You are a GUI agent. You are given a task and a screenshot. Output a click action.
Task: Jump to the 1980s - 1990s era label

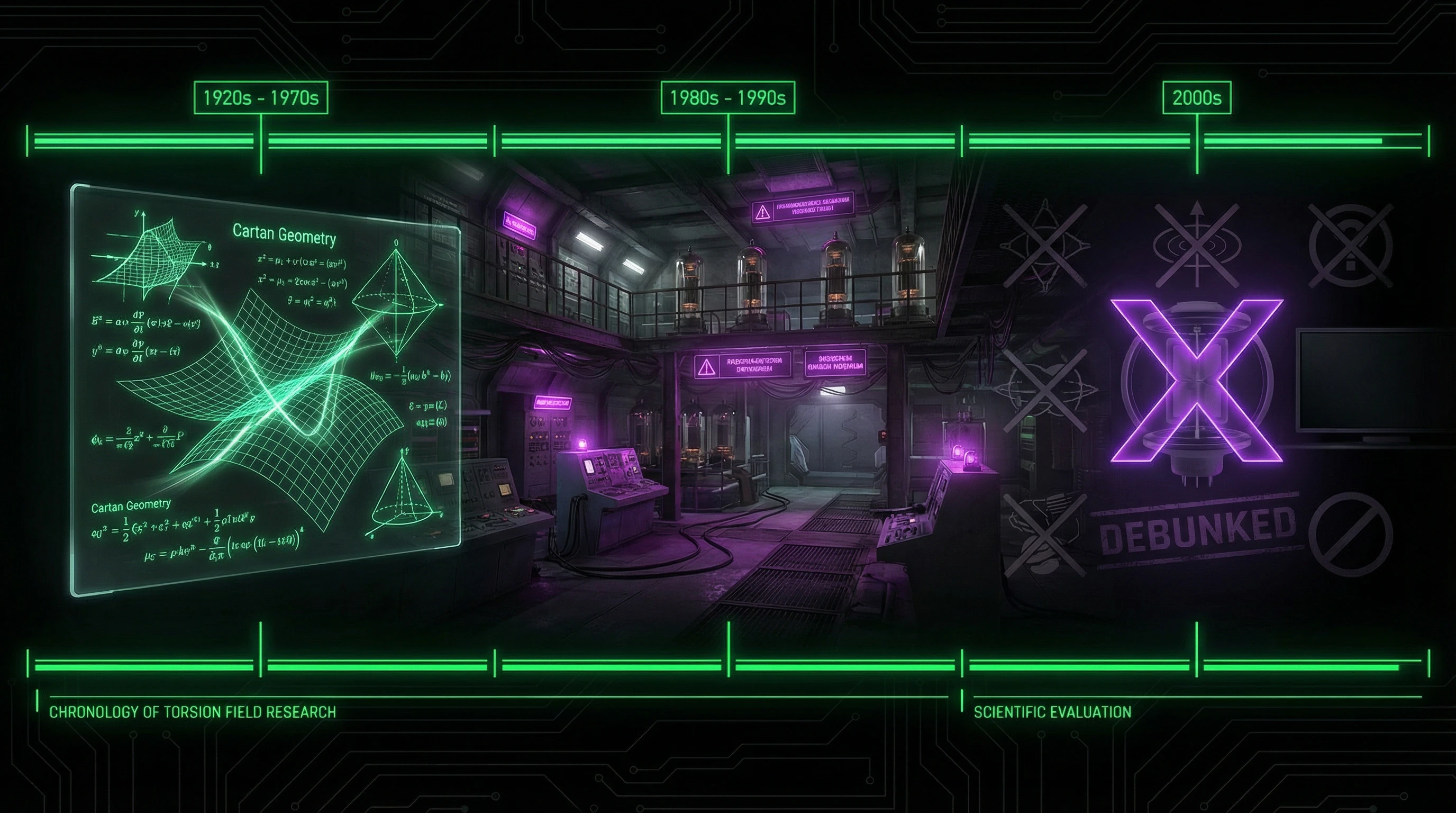[727, 98]
